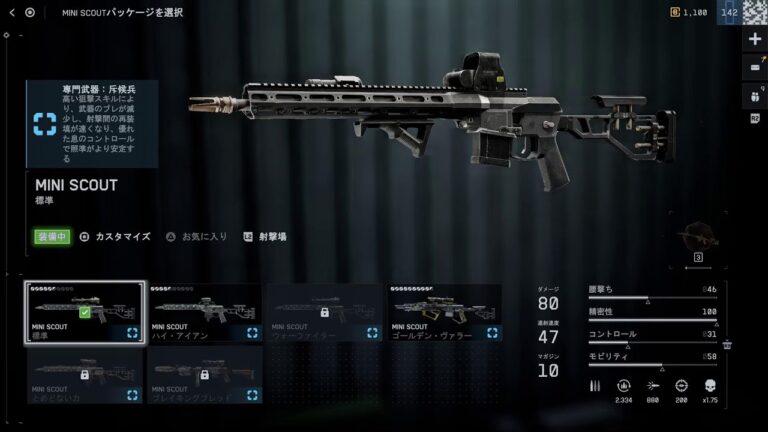Enter the 射撃場 (Firing Range)

[x=264, y=237]
